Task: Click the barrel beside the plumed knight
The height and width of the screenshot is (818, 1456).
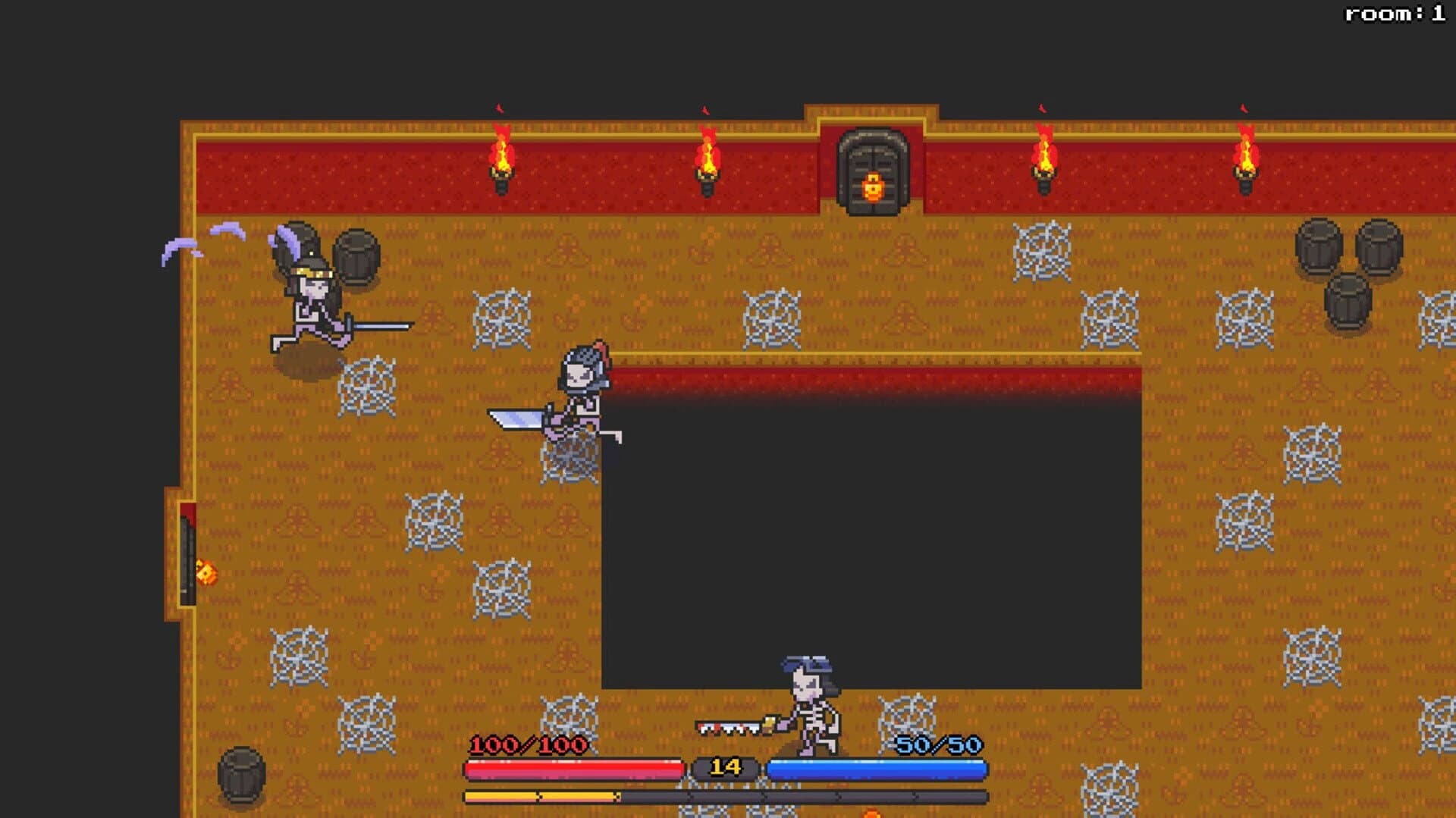Action: 354,255
